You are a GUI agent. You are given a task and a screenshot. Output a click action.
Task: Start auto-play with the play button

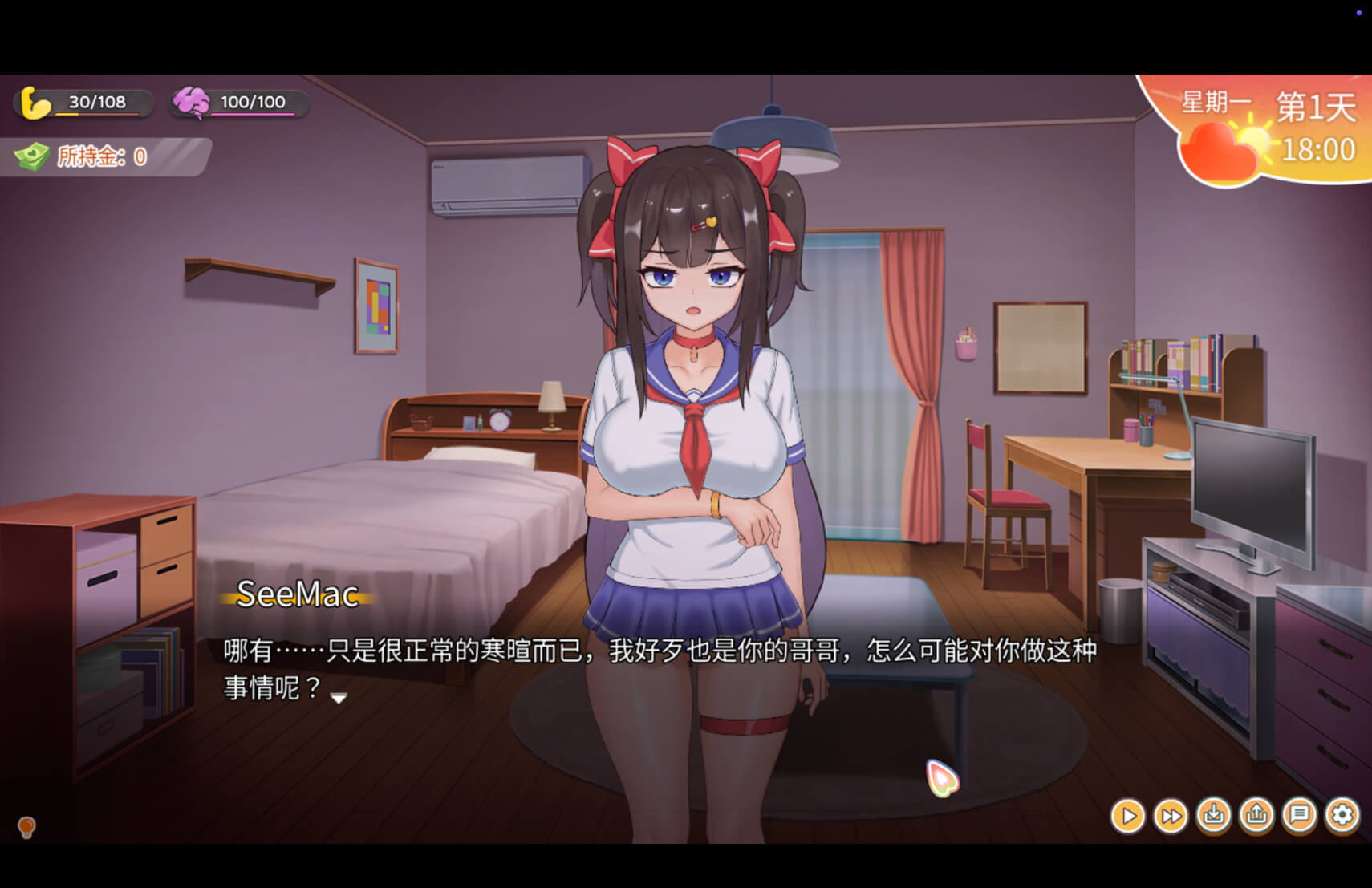(x=1127, y=817)
